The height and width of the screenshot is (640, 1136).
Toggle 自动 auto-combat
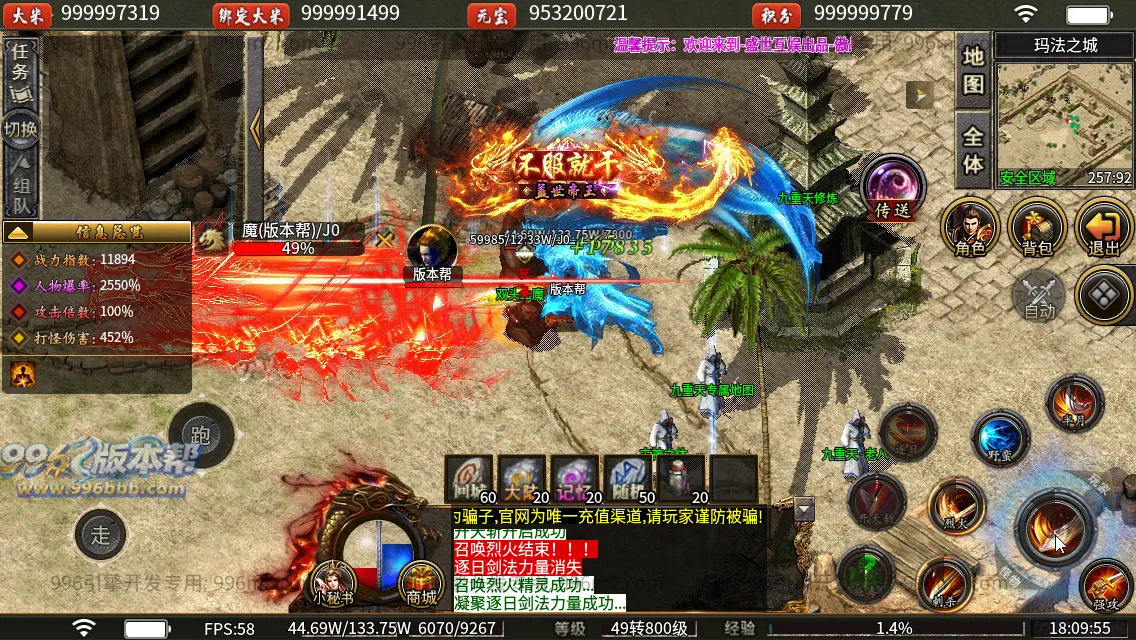(x=1039, y=297)
